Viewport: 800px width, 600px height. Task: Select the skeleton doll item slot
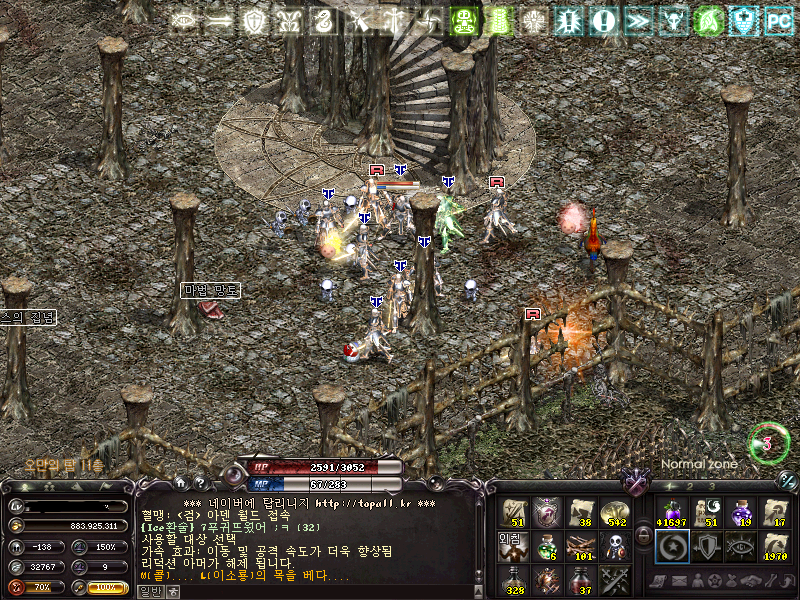(x=615, y=546)
